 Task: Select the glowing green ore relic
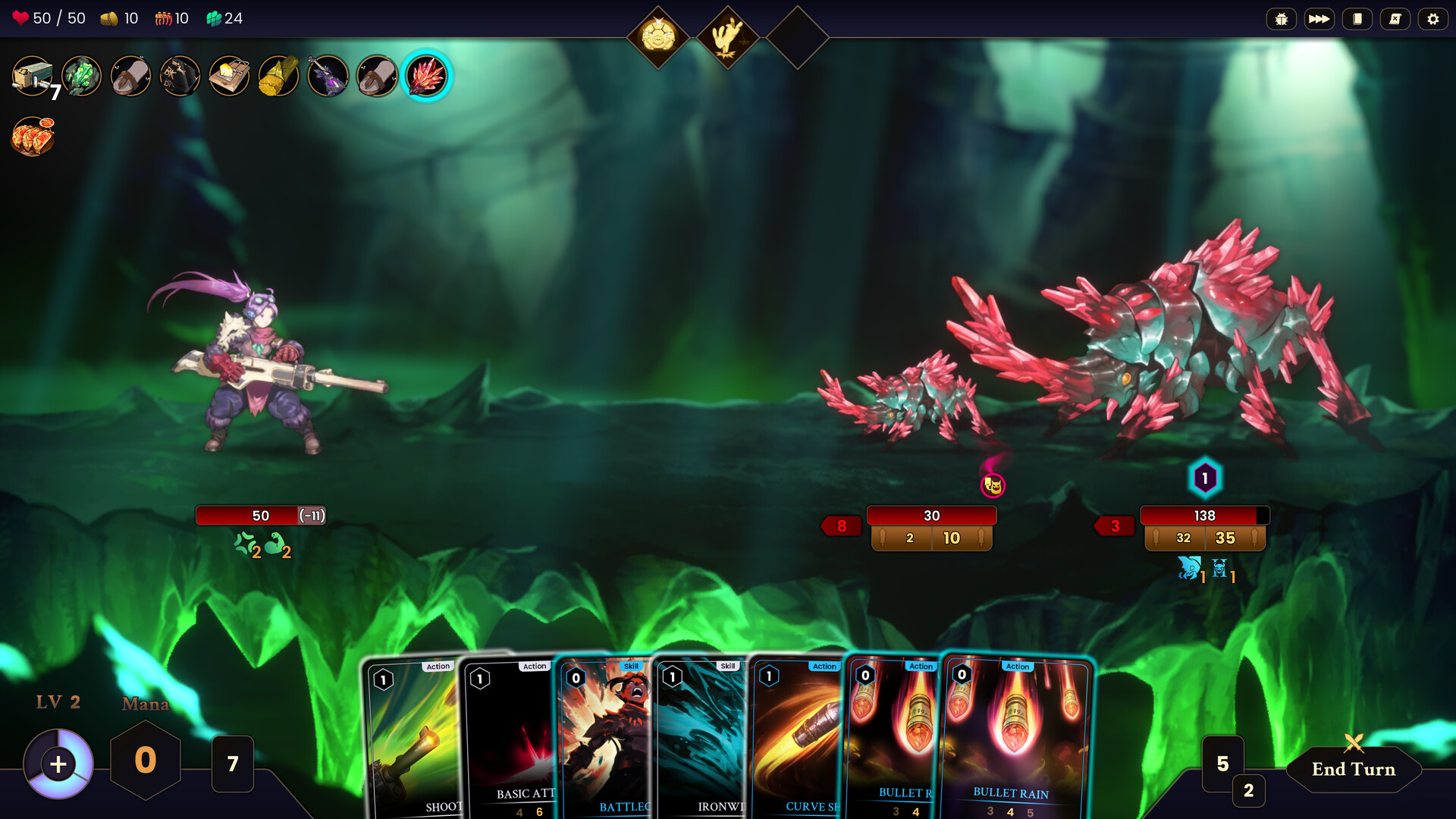click(82, 76)
